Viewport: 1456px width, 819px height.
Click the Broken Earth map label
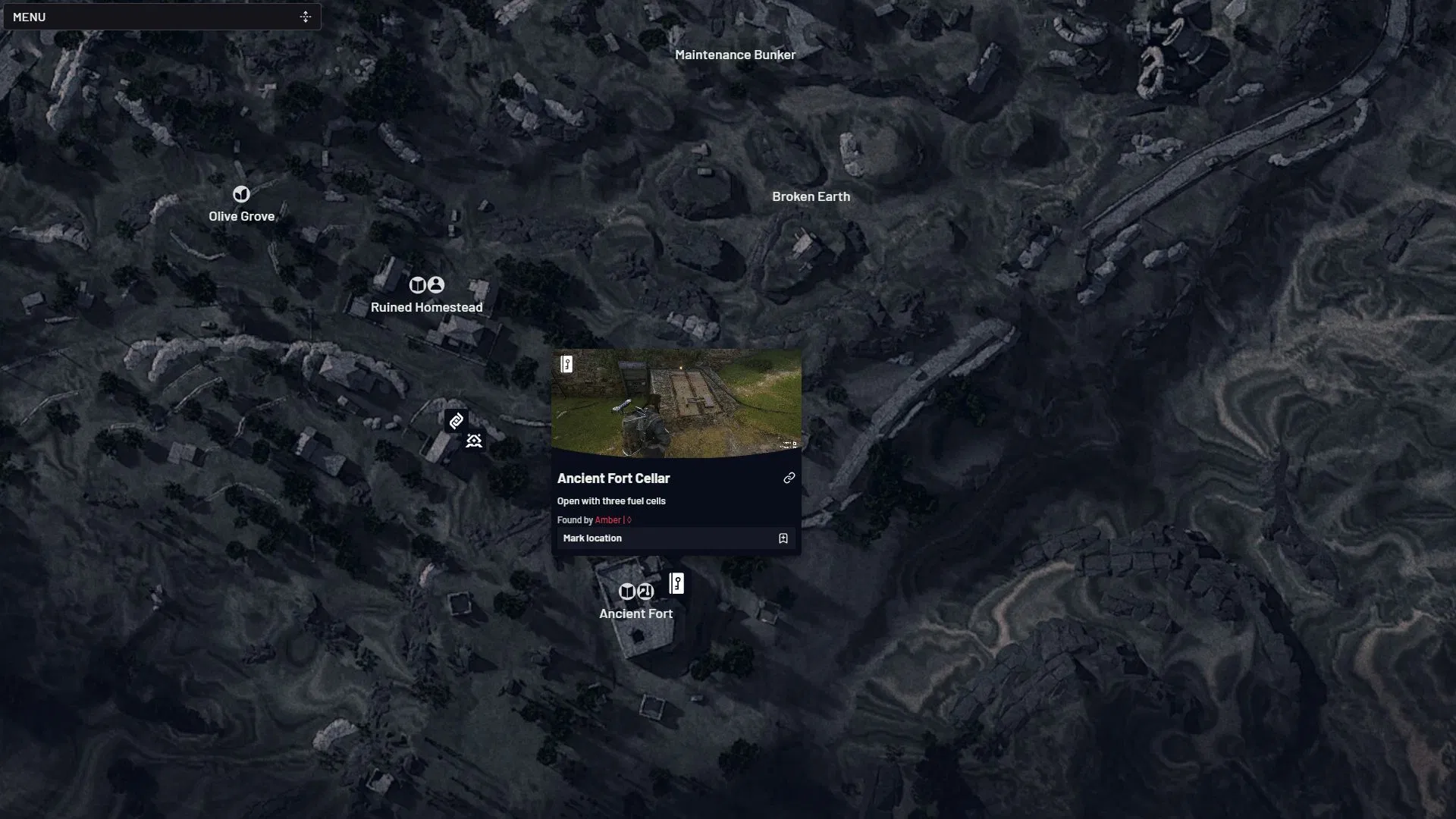click(x=811, y=196)
